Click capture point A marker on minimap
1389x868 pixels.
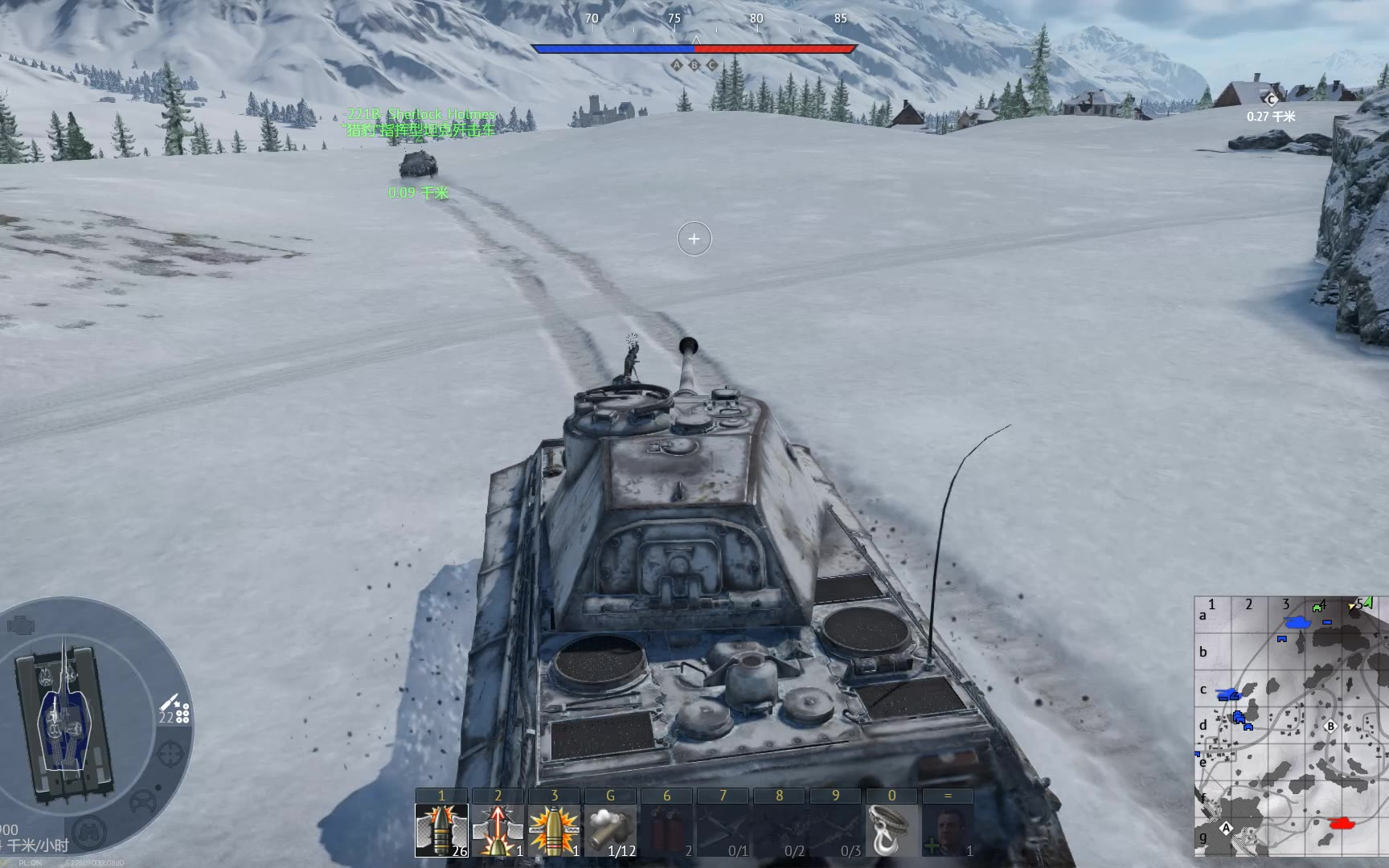pyautogui.click(x=1226, y=828)
